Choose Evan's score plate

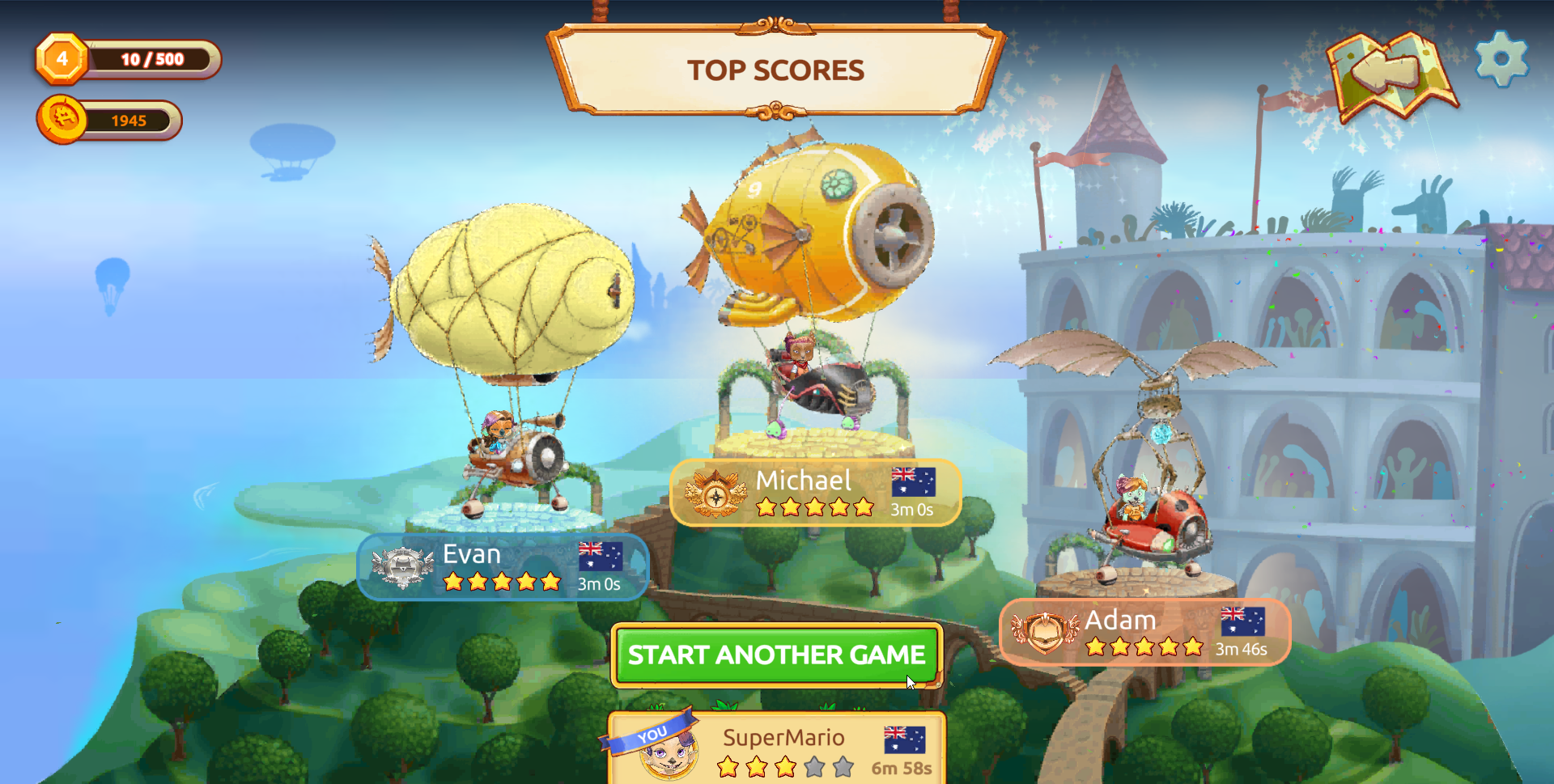(x=503, y=567)
